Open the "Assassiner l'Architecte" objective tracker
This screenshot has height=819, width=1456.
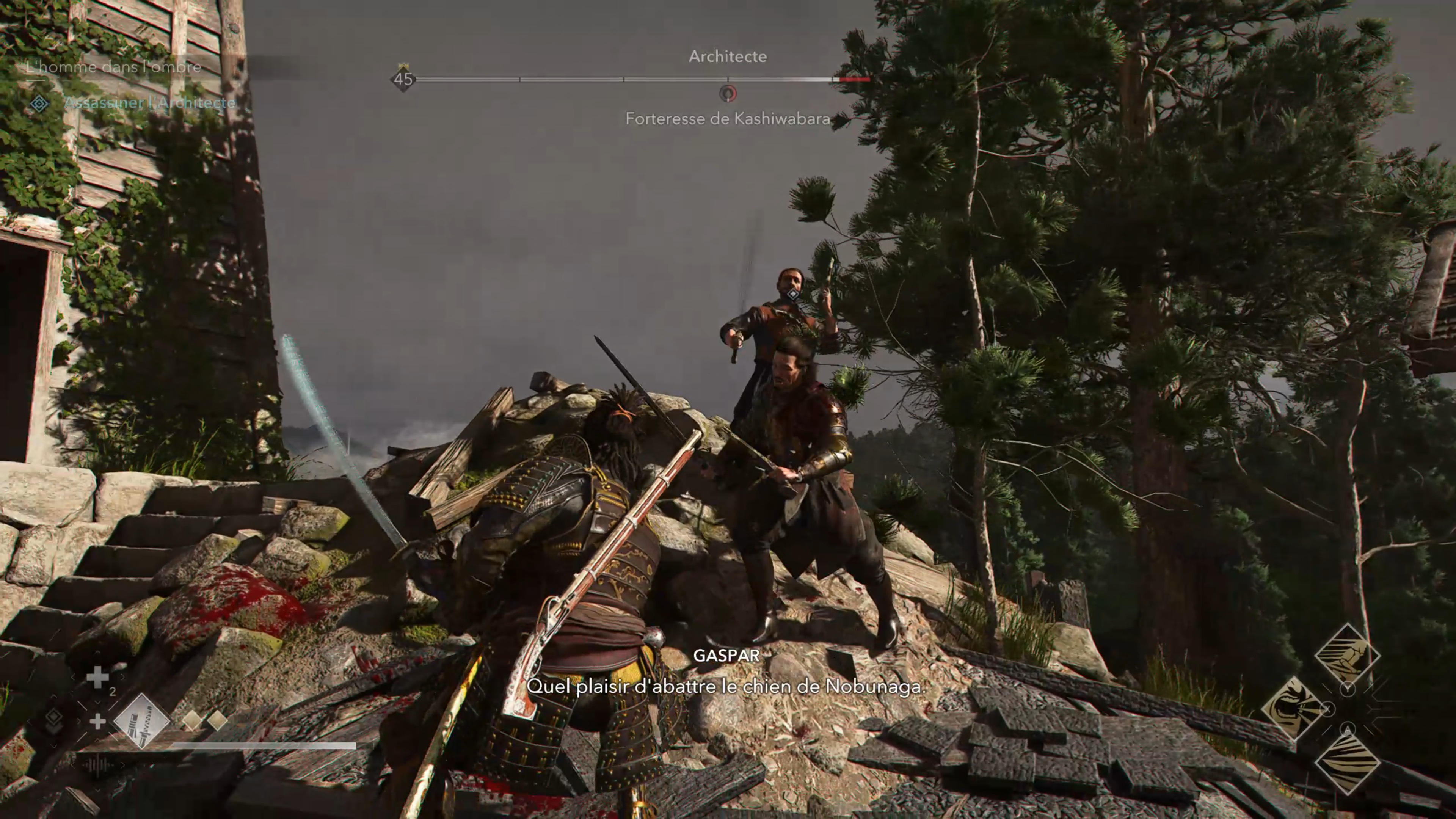pyautogui.click(x=149, y=103)
